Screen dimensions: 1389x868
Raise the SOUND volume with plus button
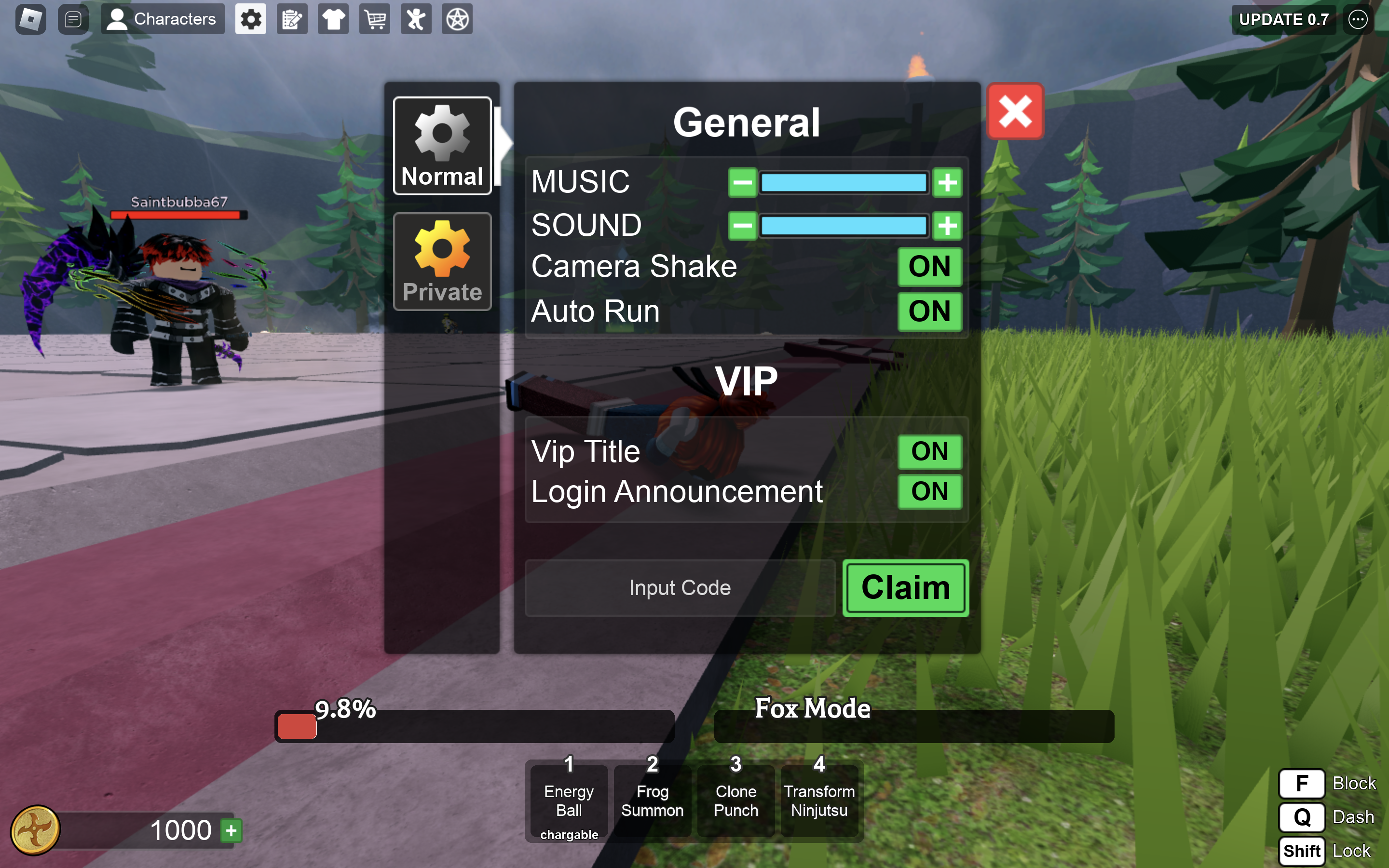[x=947, y=226]
